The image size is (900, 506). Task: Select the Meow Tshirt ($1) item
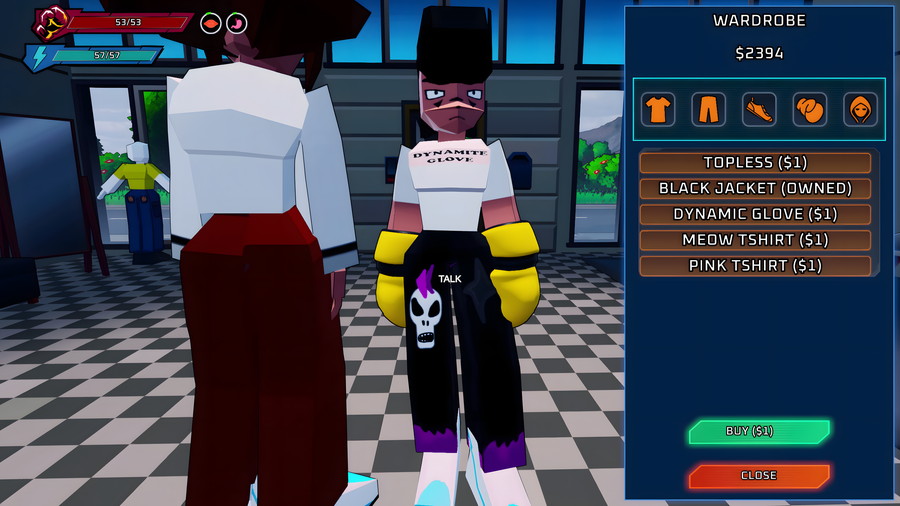click(755, 240)
